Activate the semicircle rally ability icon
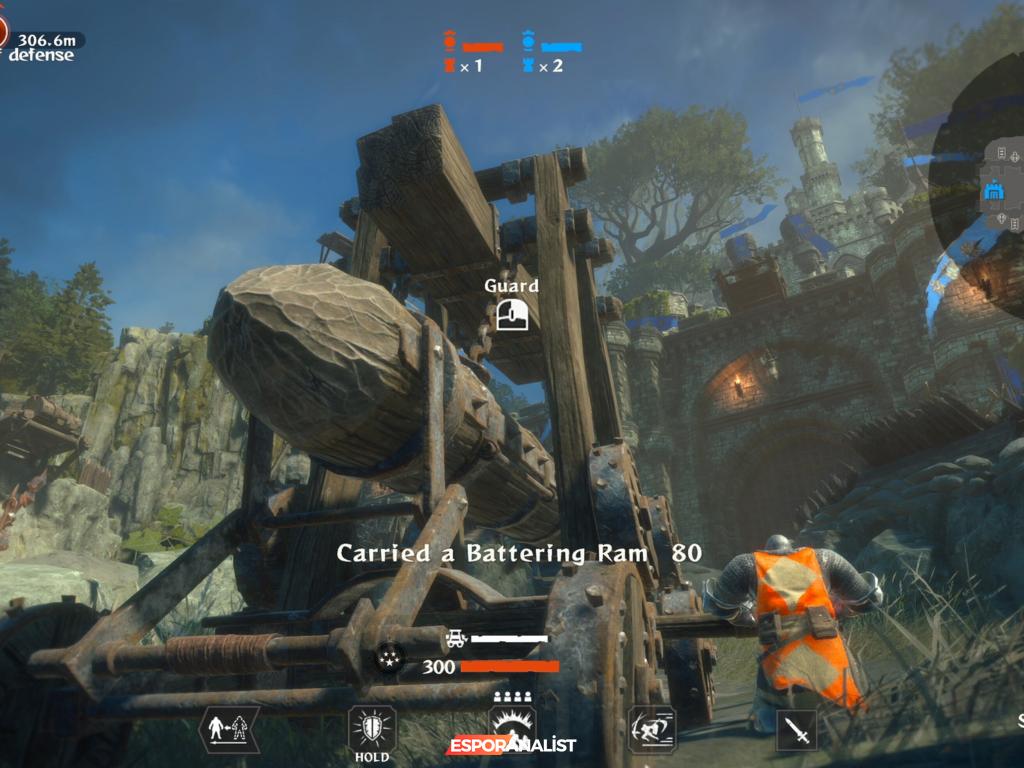 pyautogui.click(x=512, y=725)
